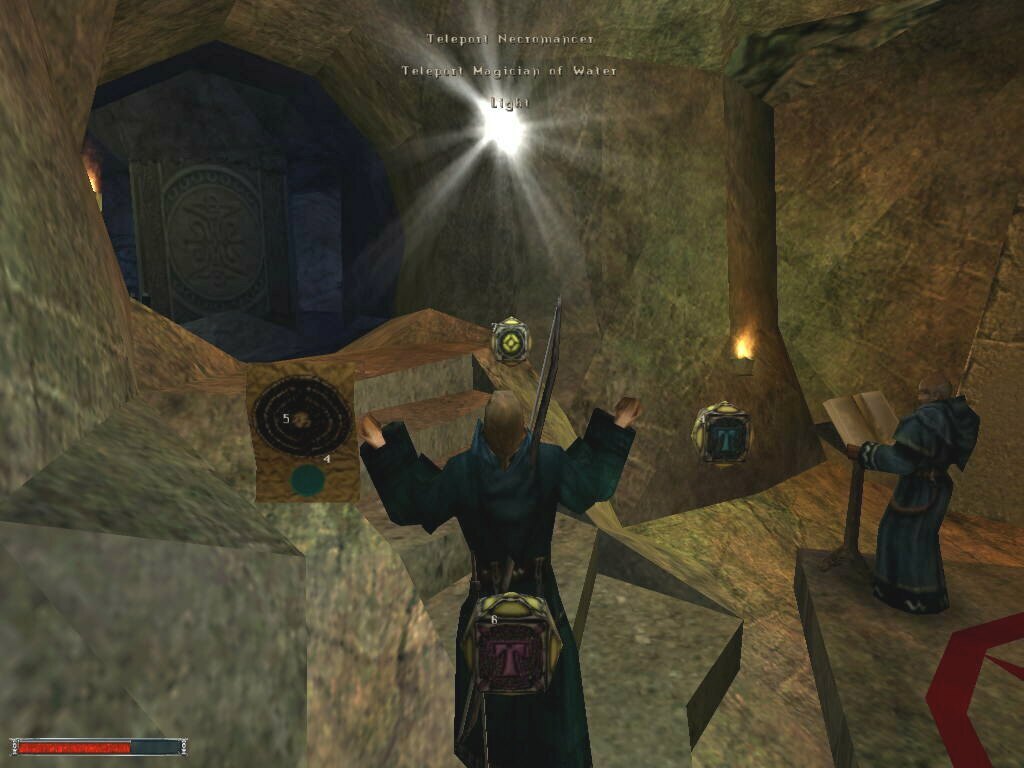1024x768 pixels.
Task: Select the spell scroll with circular emblem
Action: (x=301, y=428)
